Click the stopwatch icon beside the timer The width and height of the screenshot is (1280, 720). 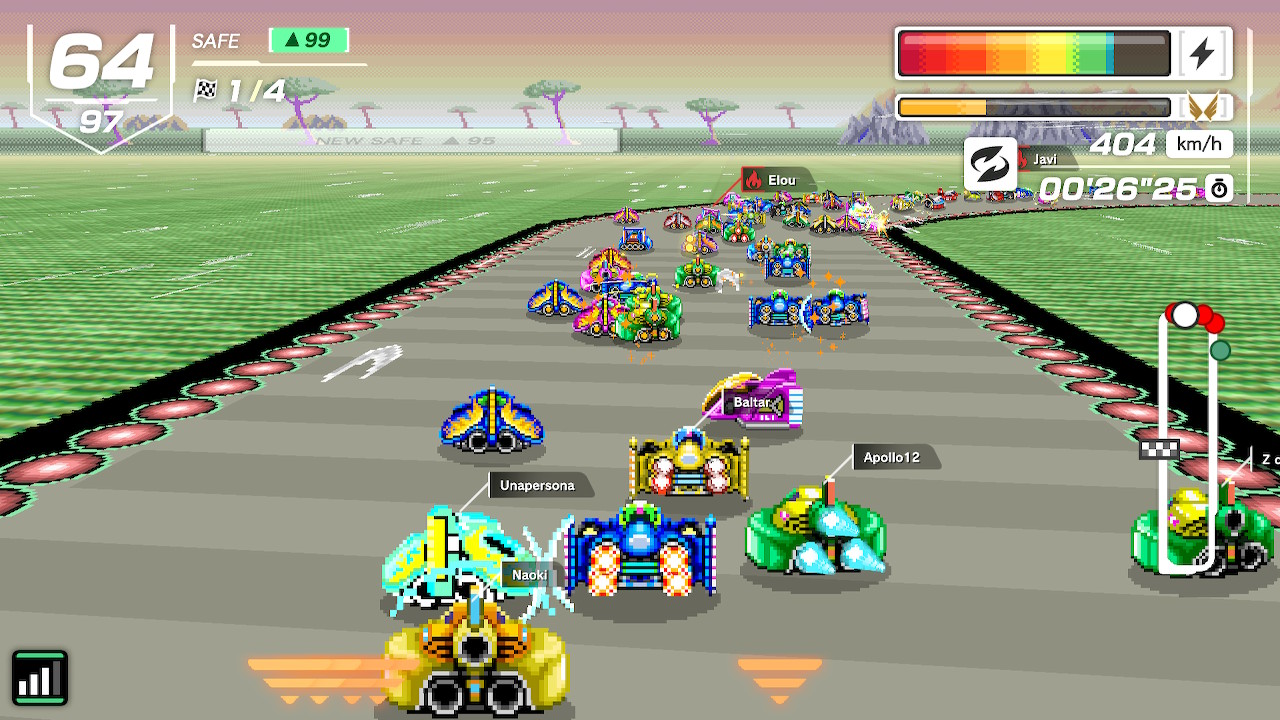1219,188
